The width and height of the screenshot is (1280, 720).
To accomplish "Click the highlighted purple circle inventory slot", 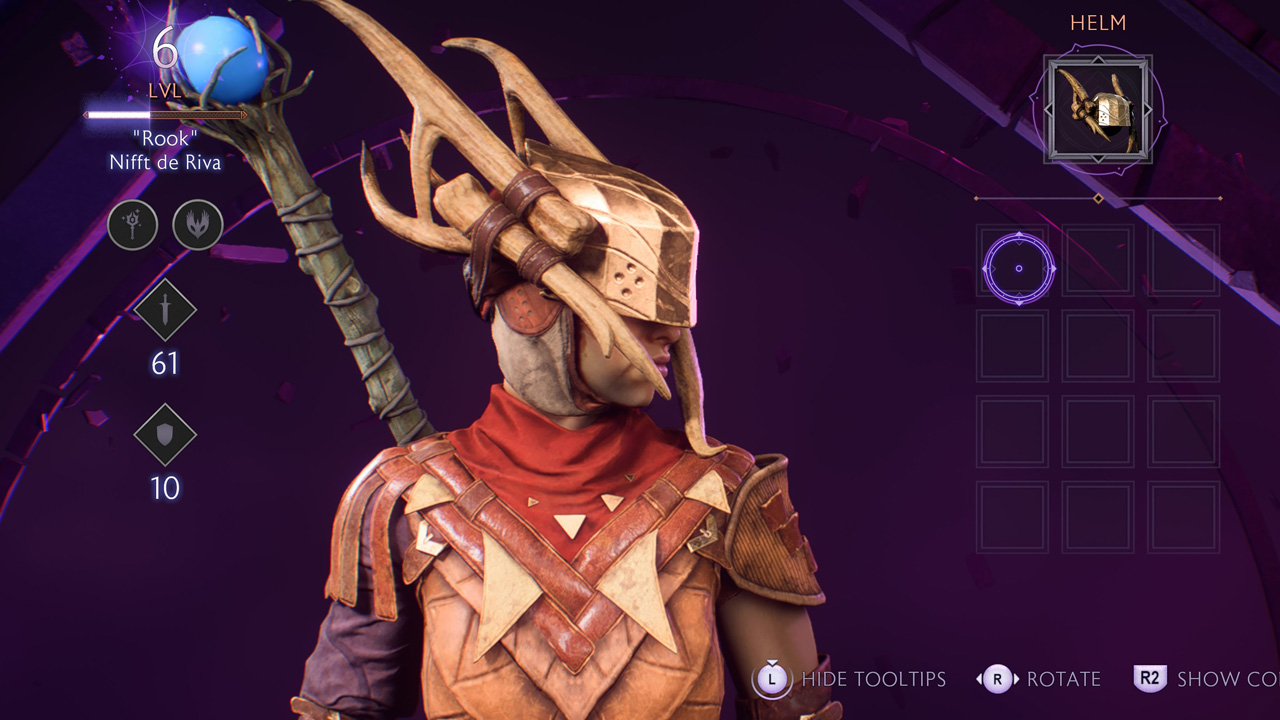I will click(x=1019, y=268).
